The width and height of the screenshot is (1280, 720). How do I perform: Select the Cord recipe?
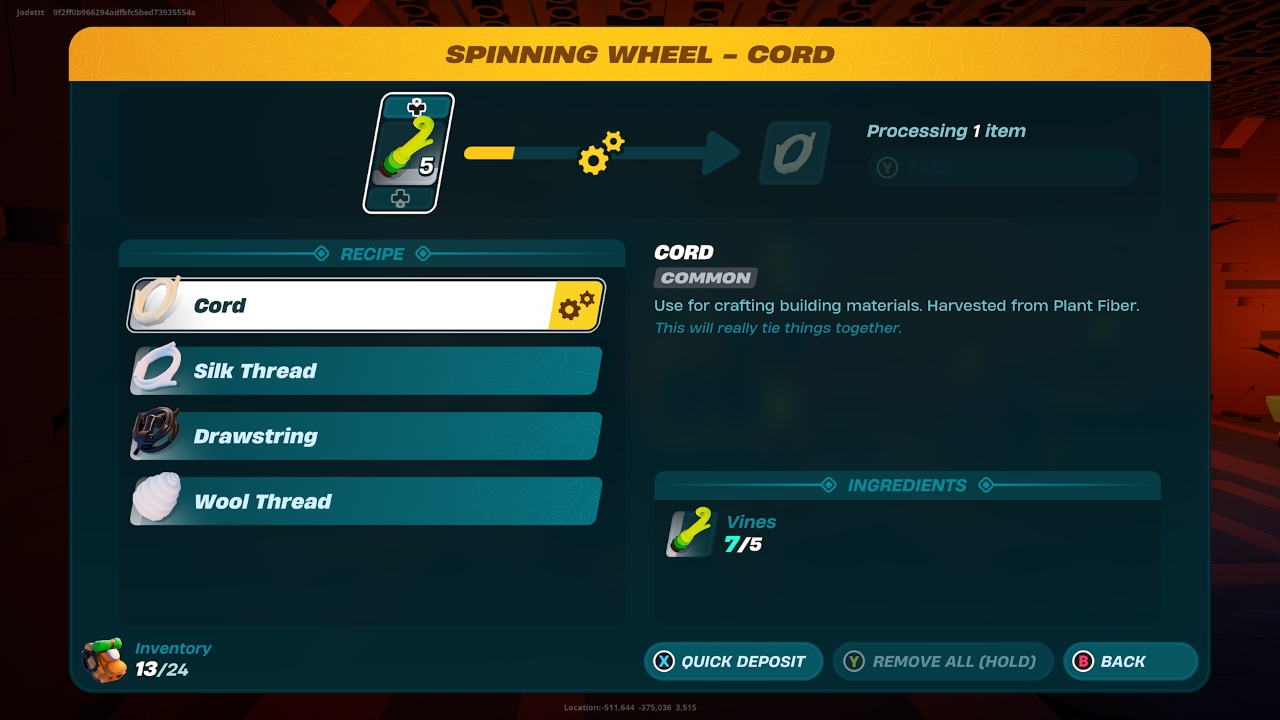click(366, 306)
